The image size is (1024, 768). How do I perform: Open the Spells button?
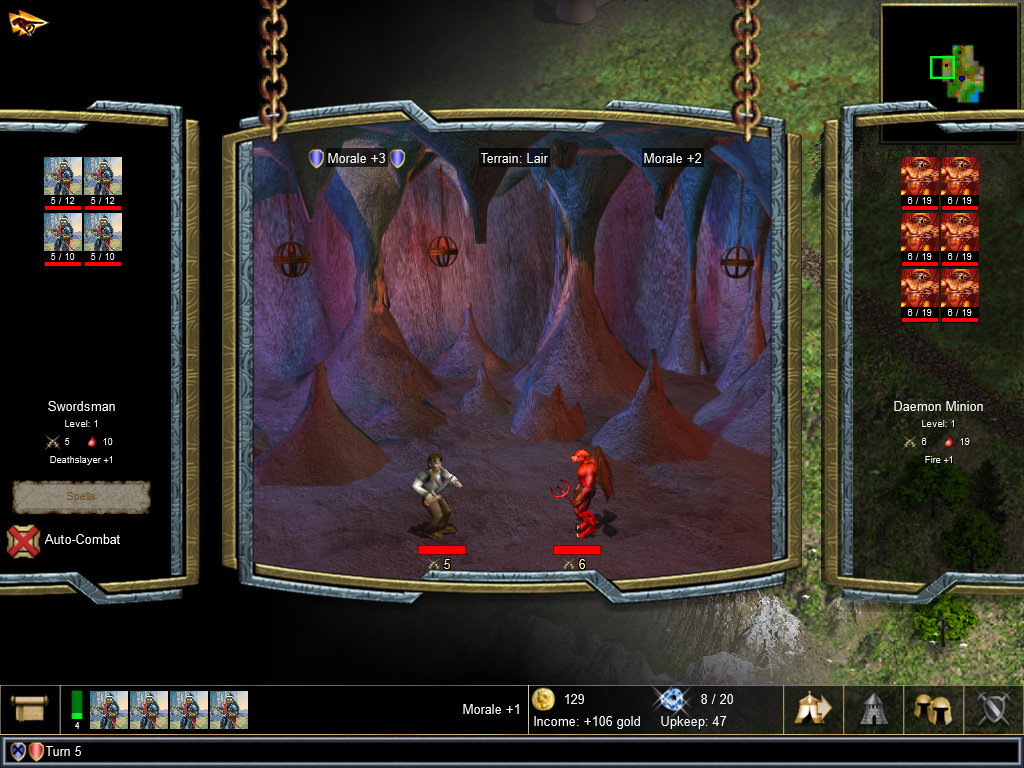click(x=81, y=496)
